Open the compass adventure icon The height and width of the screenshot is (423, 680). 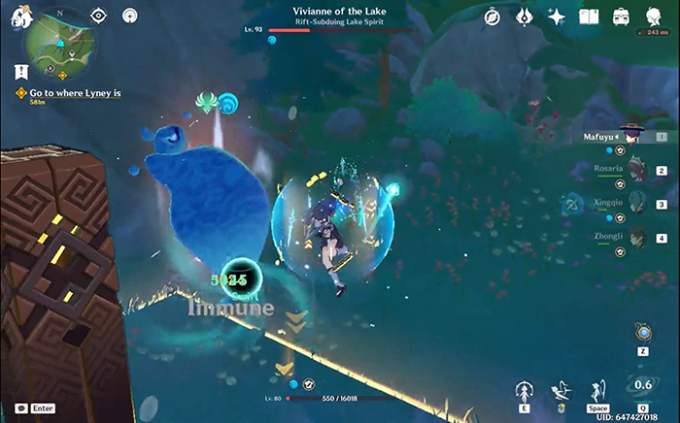[x=492, y=17]
